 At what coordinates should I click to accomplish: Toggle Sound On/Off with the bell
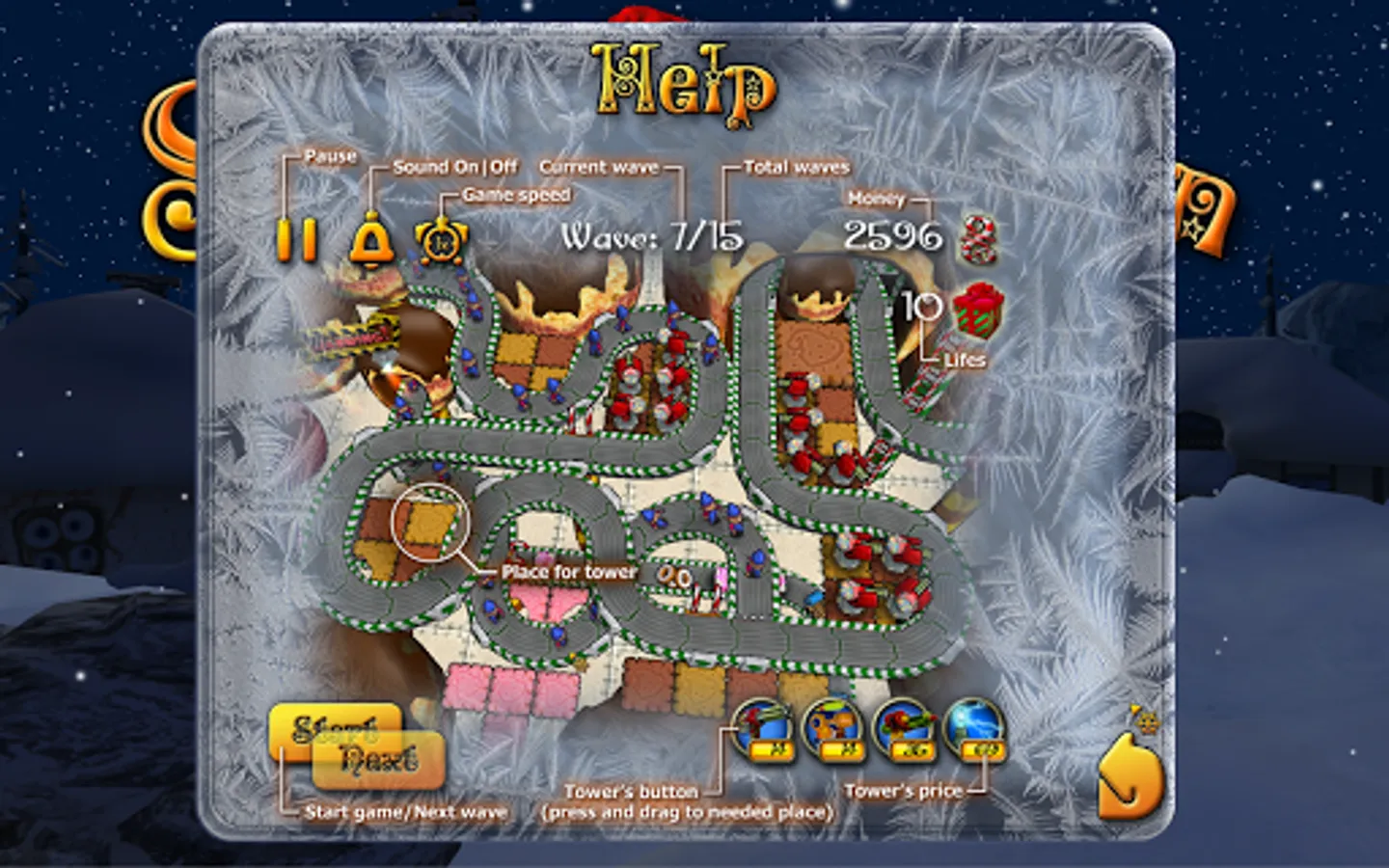(371, 241)
